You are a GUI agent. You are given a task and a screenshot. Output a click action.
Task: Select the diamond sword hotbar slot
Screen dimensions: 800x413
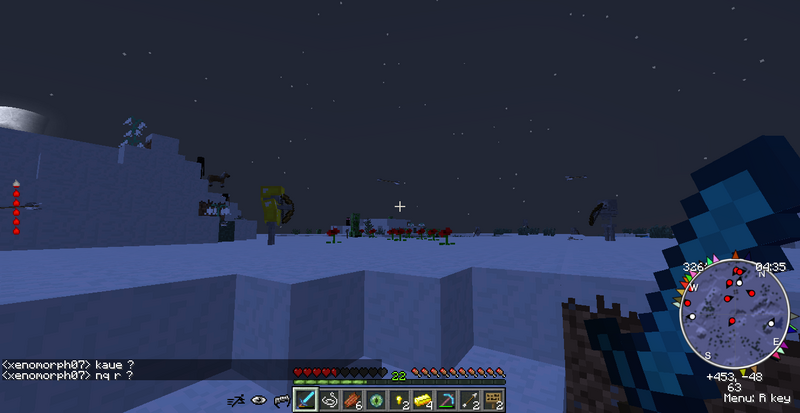coord(306,400)
